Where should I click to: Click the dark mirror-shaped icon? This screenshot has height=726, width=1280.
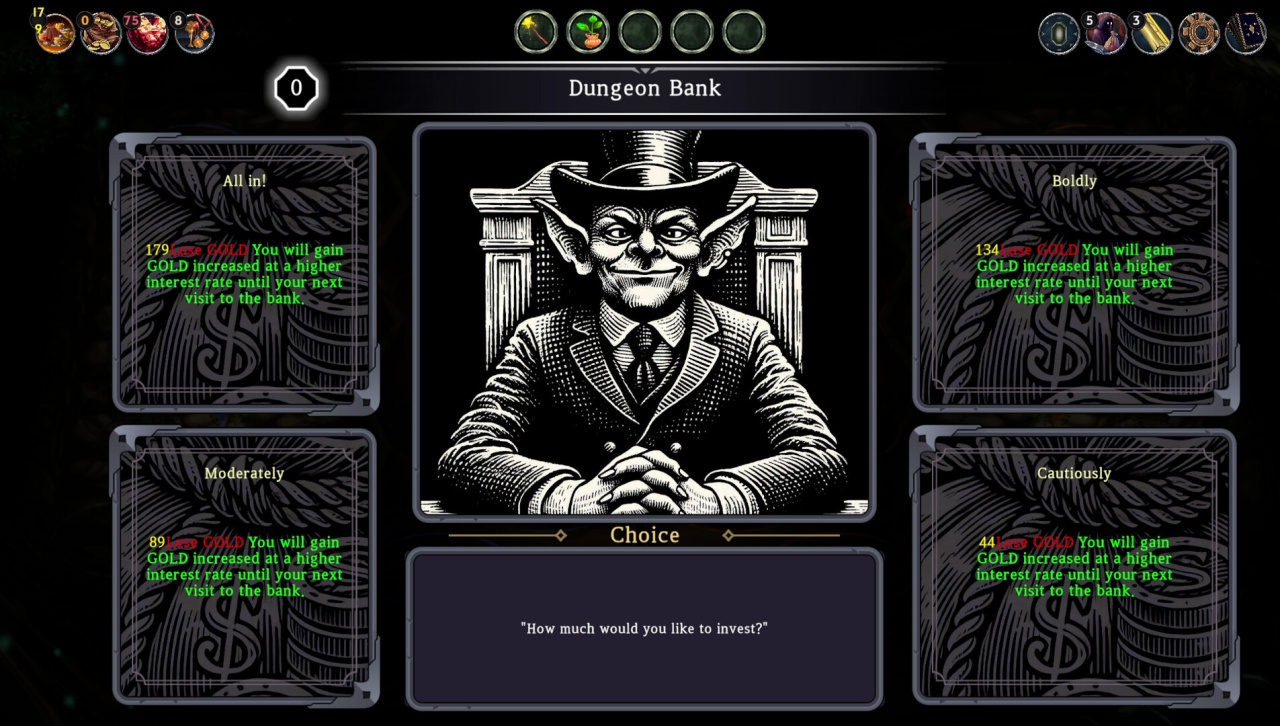click(x=1059, y=33)
